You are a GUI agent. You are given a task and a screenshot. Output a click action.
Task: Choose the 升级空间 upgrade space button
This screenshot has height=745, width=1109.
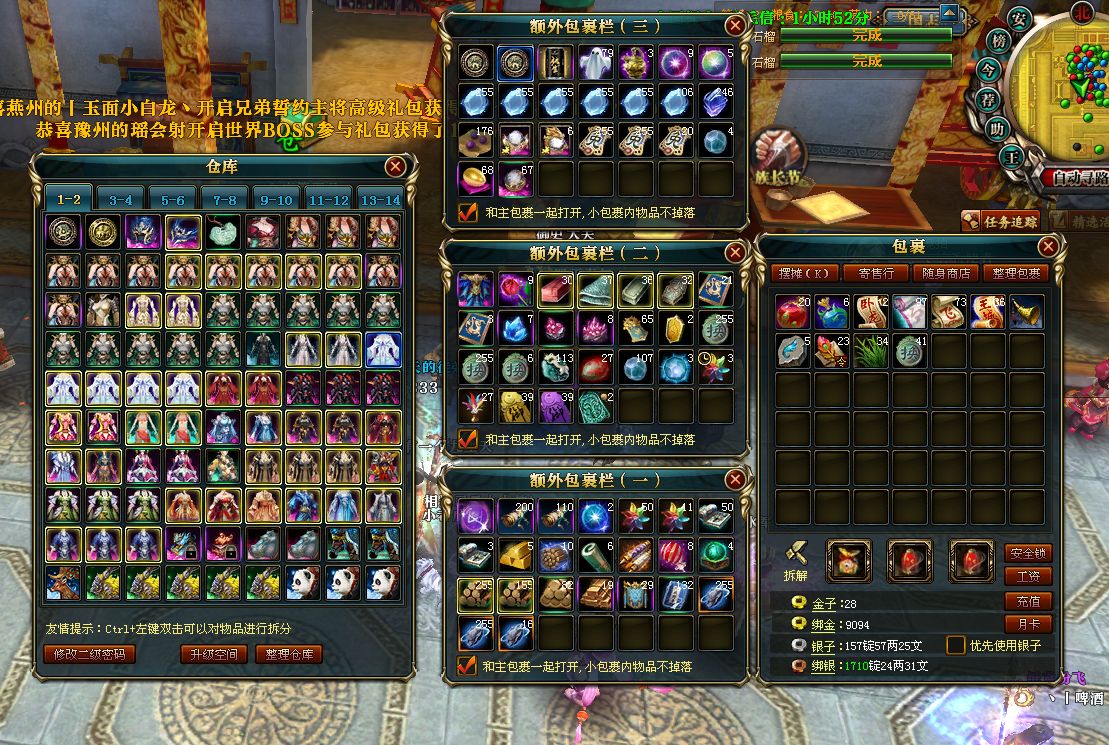click(x=212, y=655)
